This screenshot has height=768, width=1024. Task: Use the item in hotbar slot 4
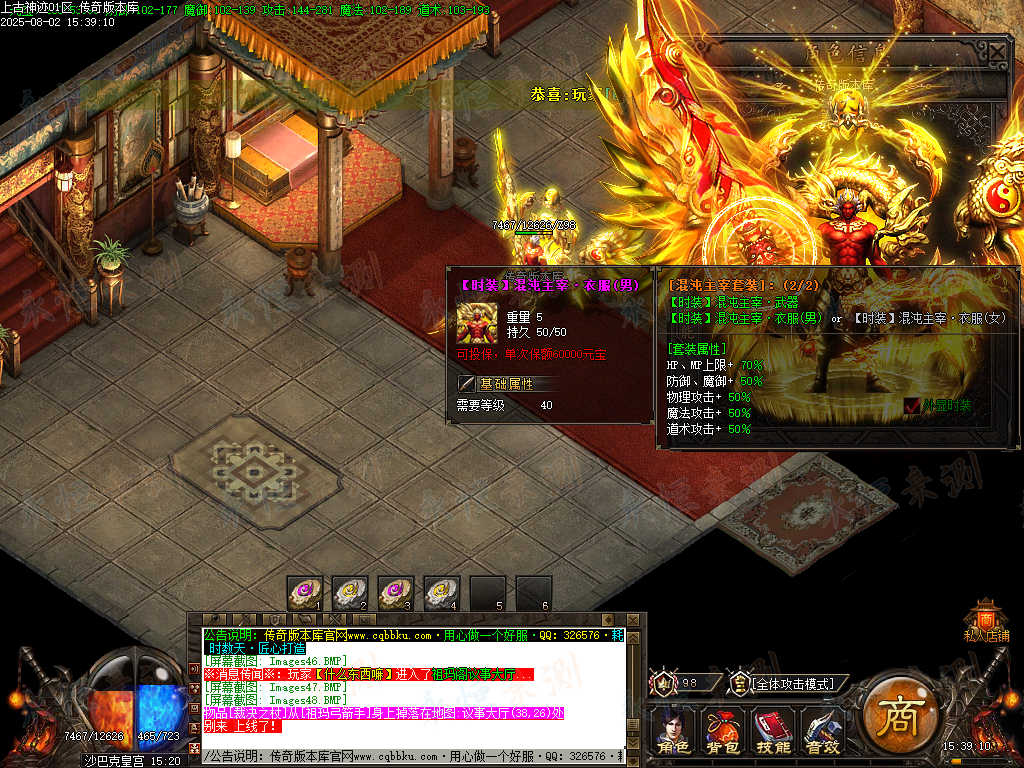coord(443,592)
